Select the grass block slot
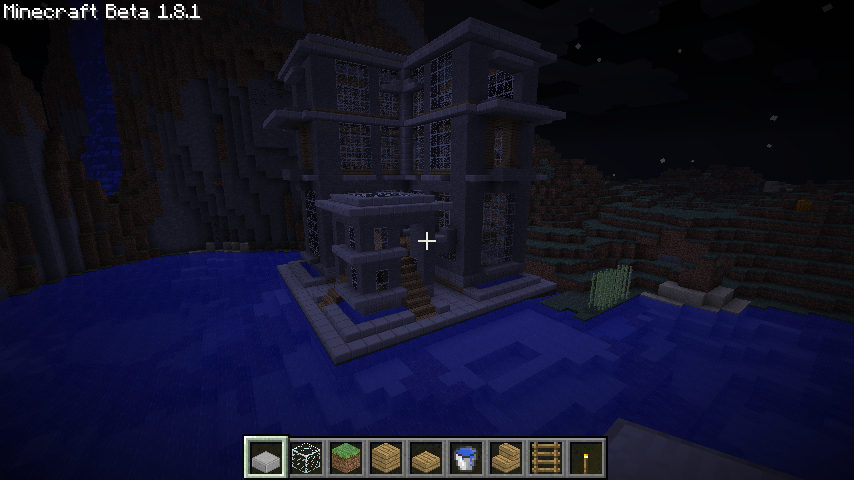 tap(346, 458)
